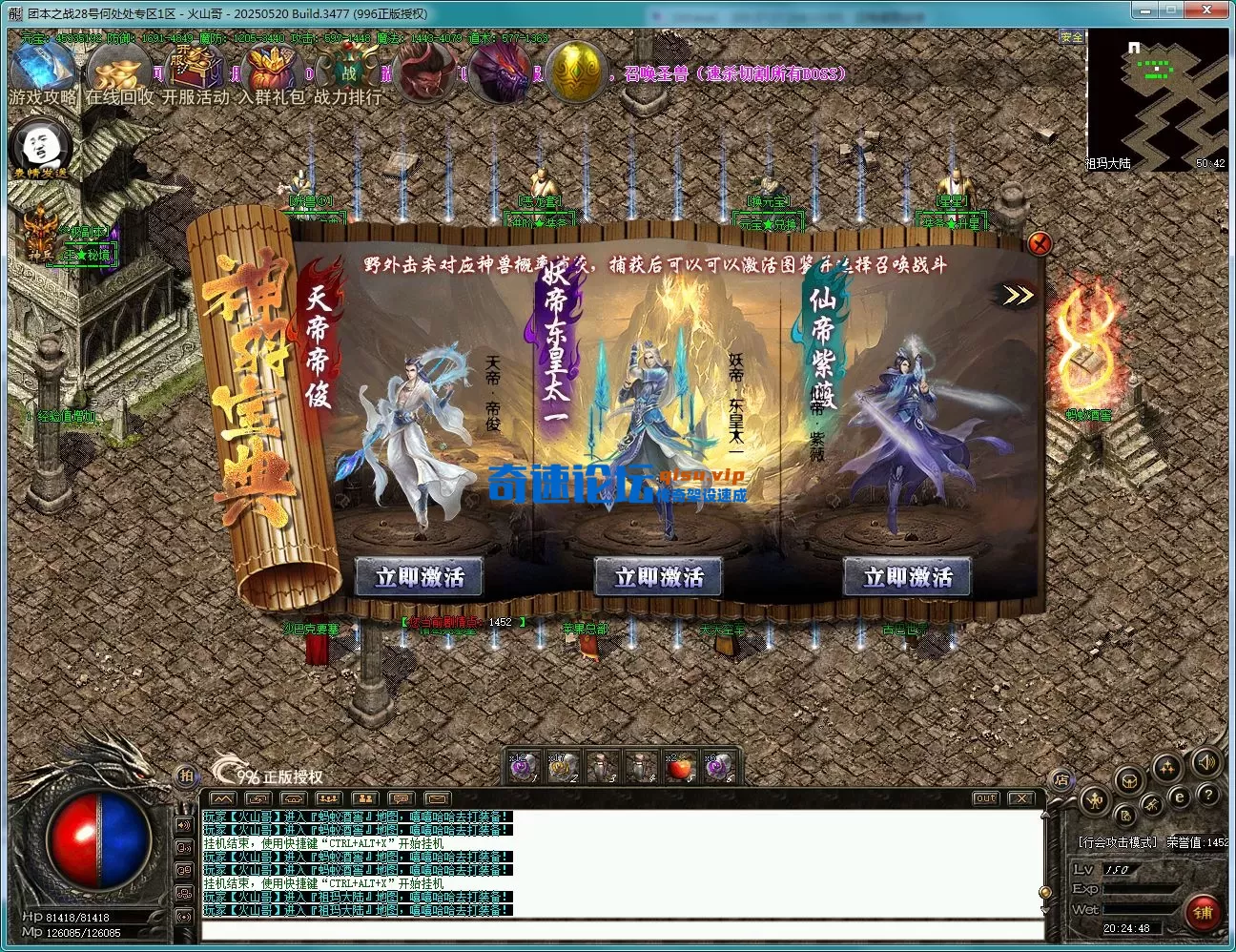Activate 天帝帝俊 with its 立即激活 button
This screenshot has height=952, width=1236.
(x=418, y=577)
